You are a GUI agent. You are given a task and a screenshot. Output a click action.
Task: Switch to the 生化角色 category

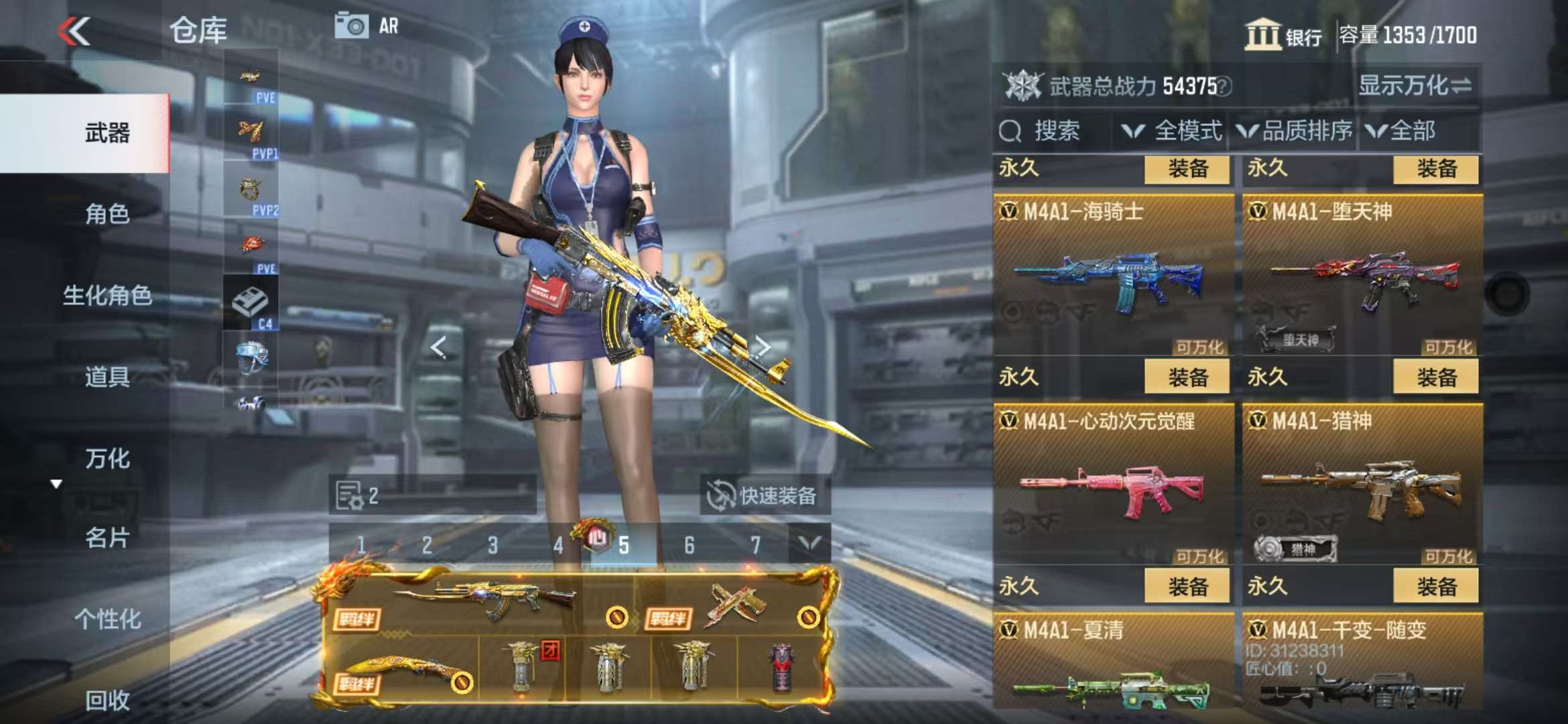click(107, 295)
